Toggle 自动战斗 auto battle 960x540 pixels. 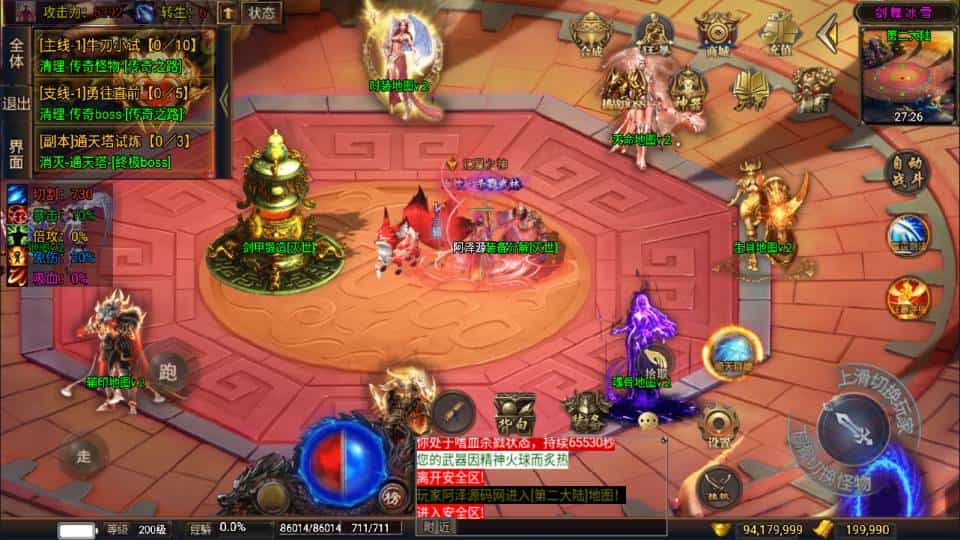coord(908,174)
